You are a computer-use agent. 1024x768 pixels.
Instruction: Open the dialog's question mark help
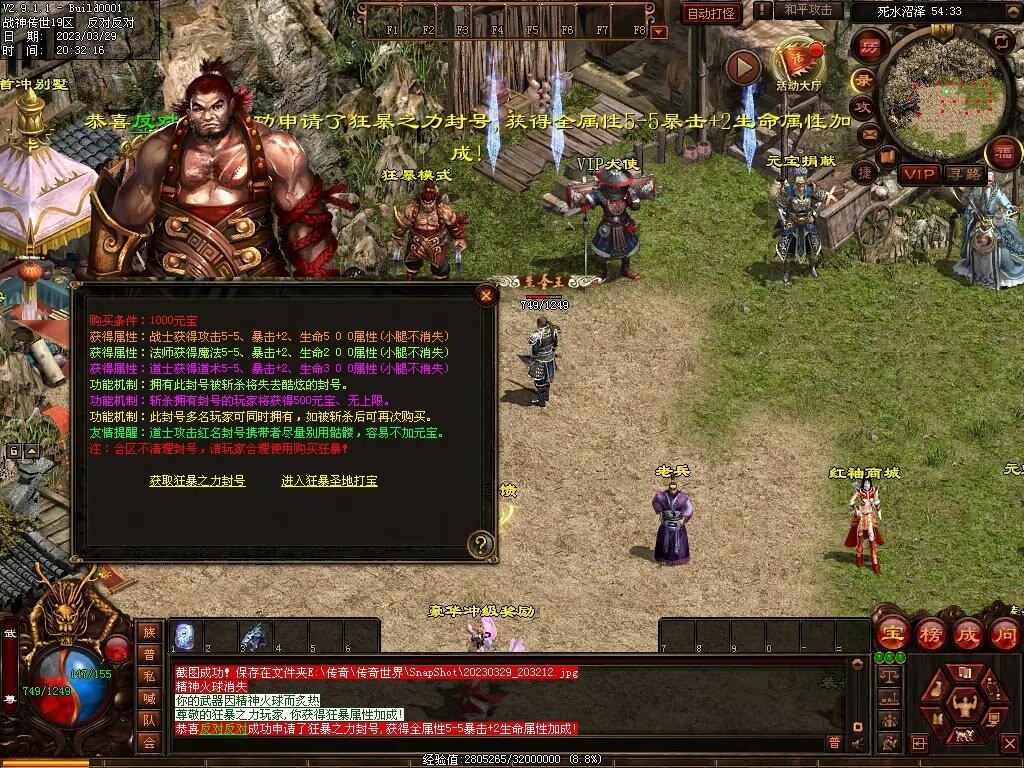481,544
